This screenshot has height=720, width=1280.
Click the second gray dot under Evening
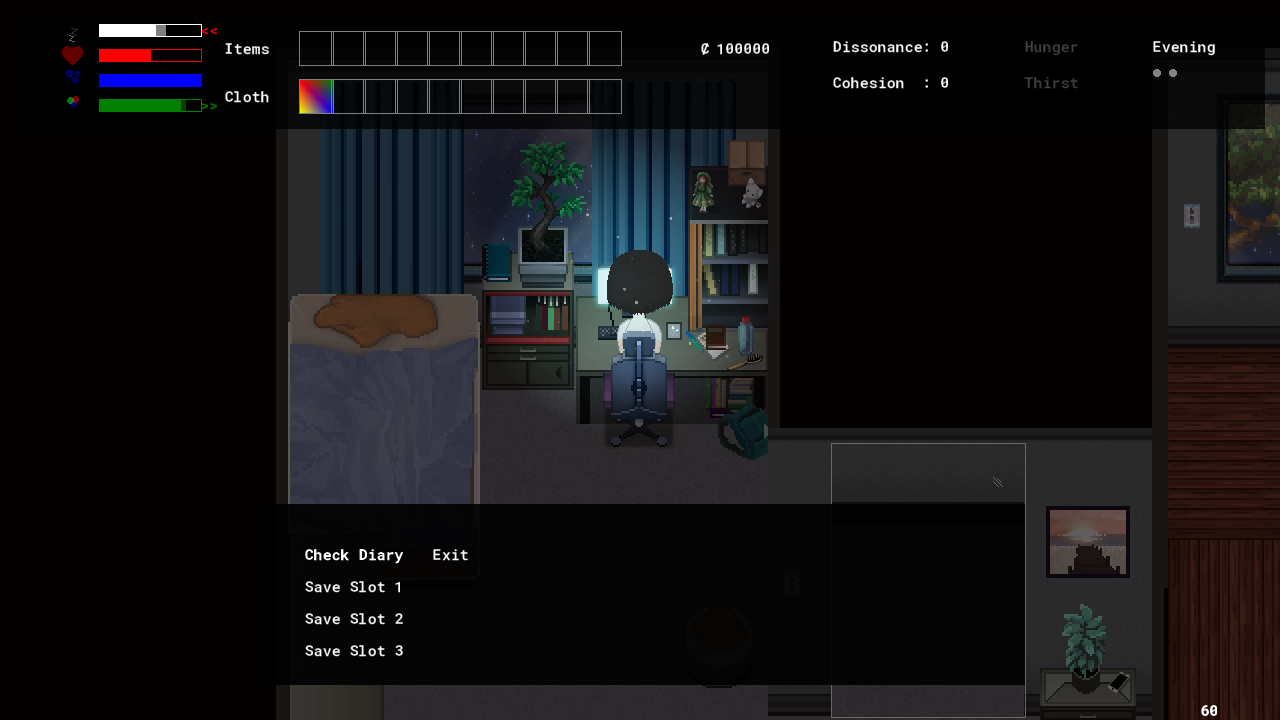1173,72
